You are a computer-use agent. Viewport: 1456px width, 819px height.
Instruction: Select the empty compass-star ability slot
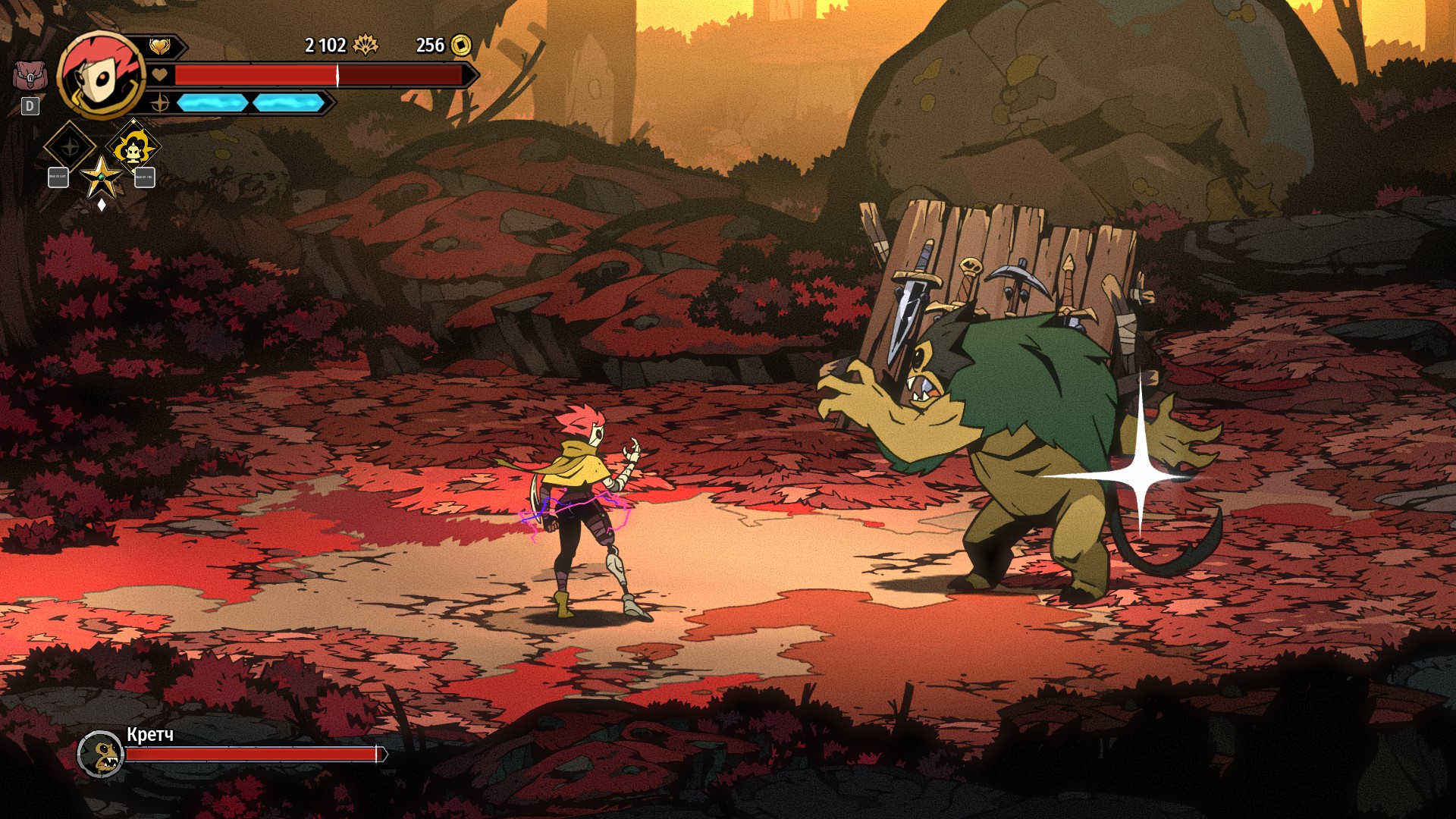click(70, 147)
